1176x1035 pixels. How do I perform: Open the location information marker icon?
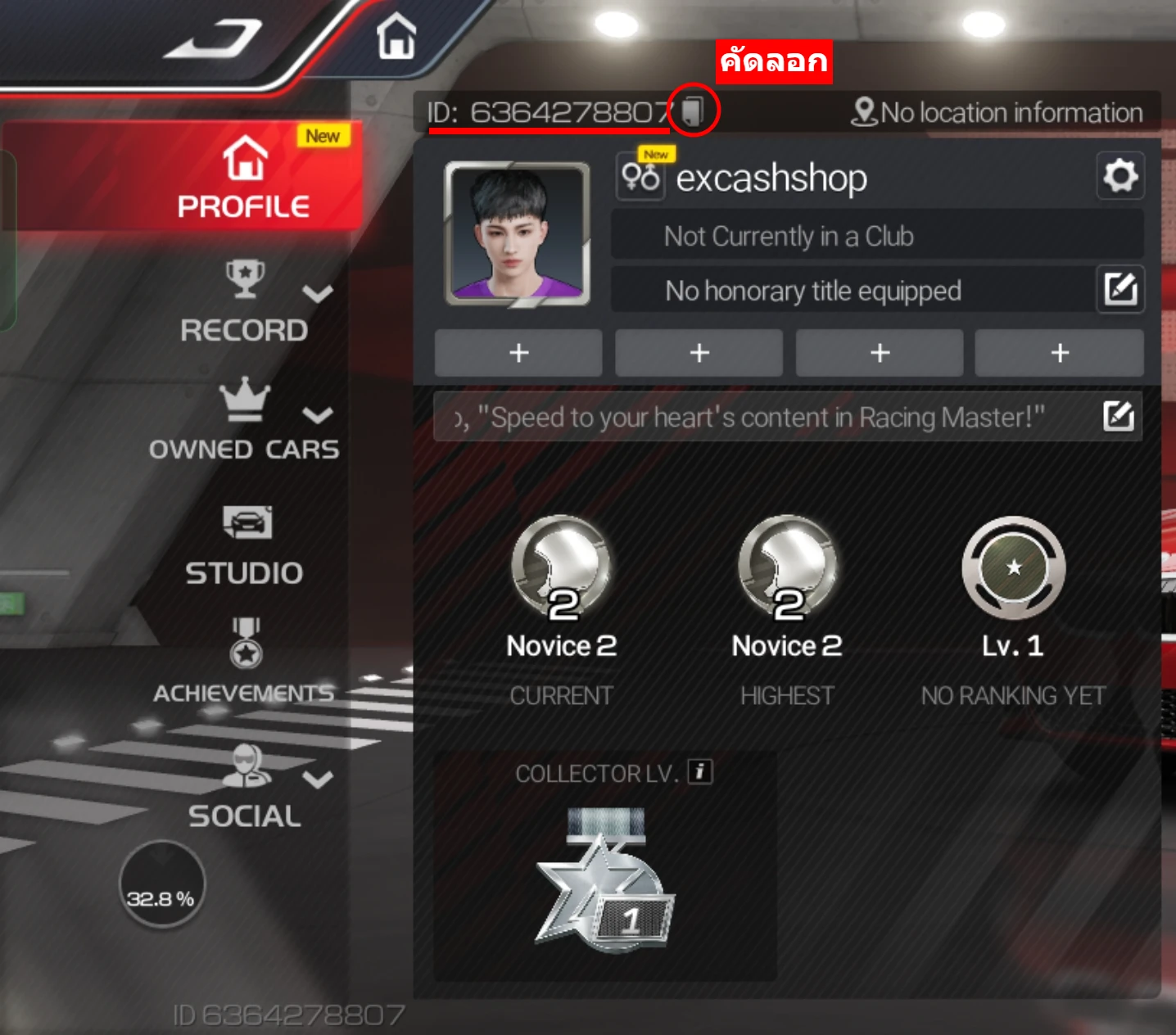click(863, 112)
